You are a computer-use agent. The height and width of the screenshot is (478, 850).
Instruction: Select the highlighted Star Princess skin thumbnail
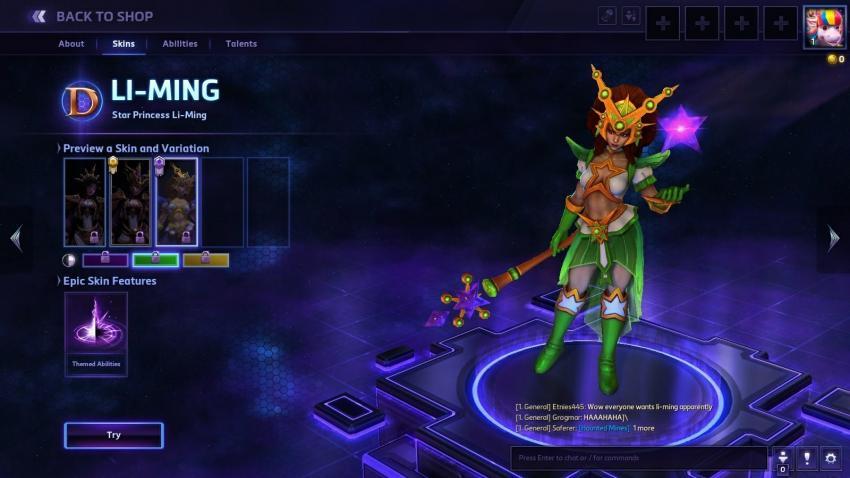coord(176,202)
